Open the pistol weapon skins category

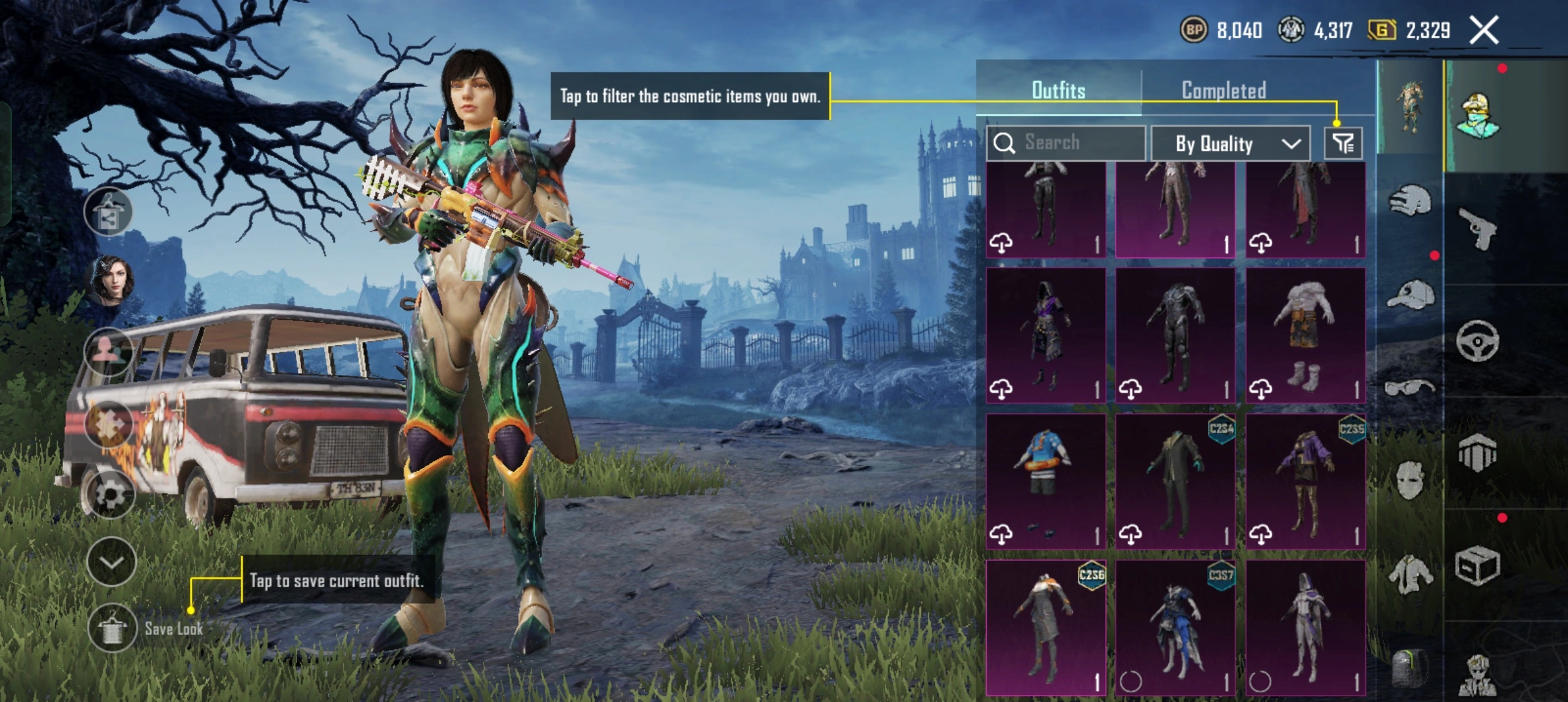[1478, 229]
